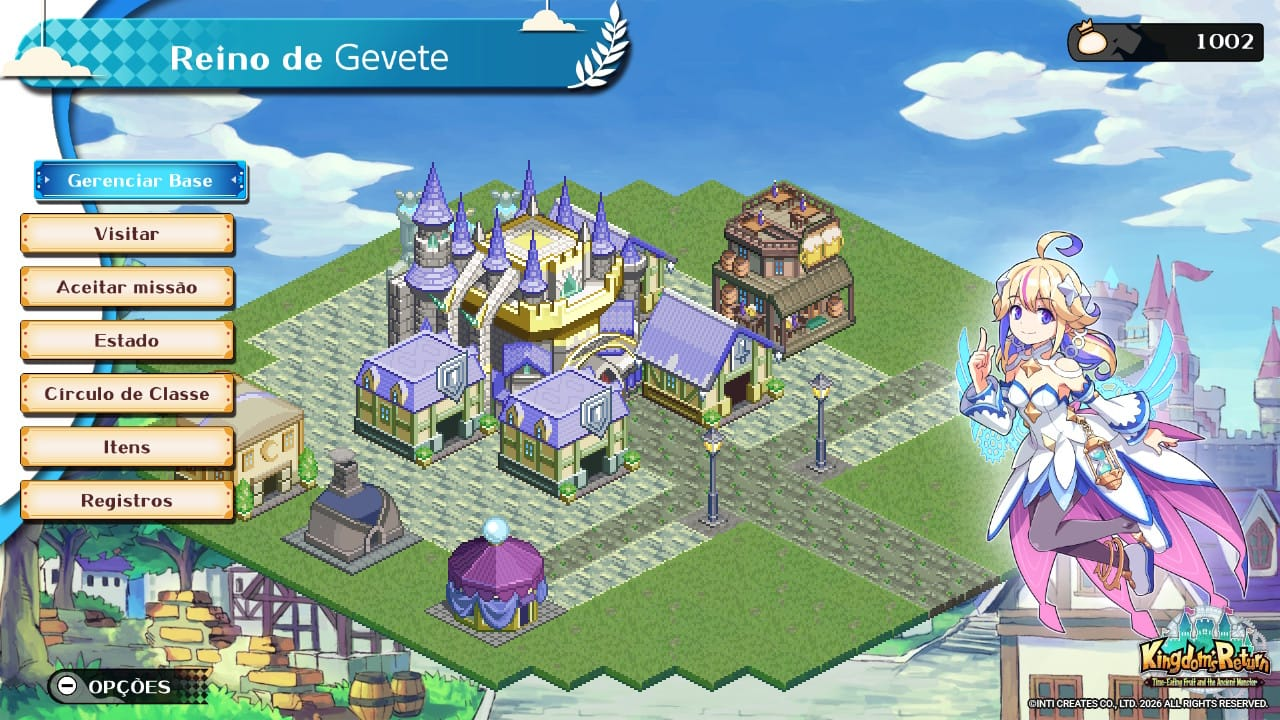
Task: Open the Itens menu
Action: (127, 447)
